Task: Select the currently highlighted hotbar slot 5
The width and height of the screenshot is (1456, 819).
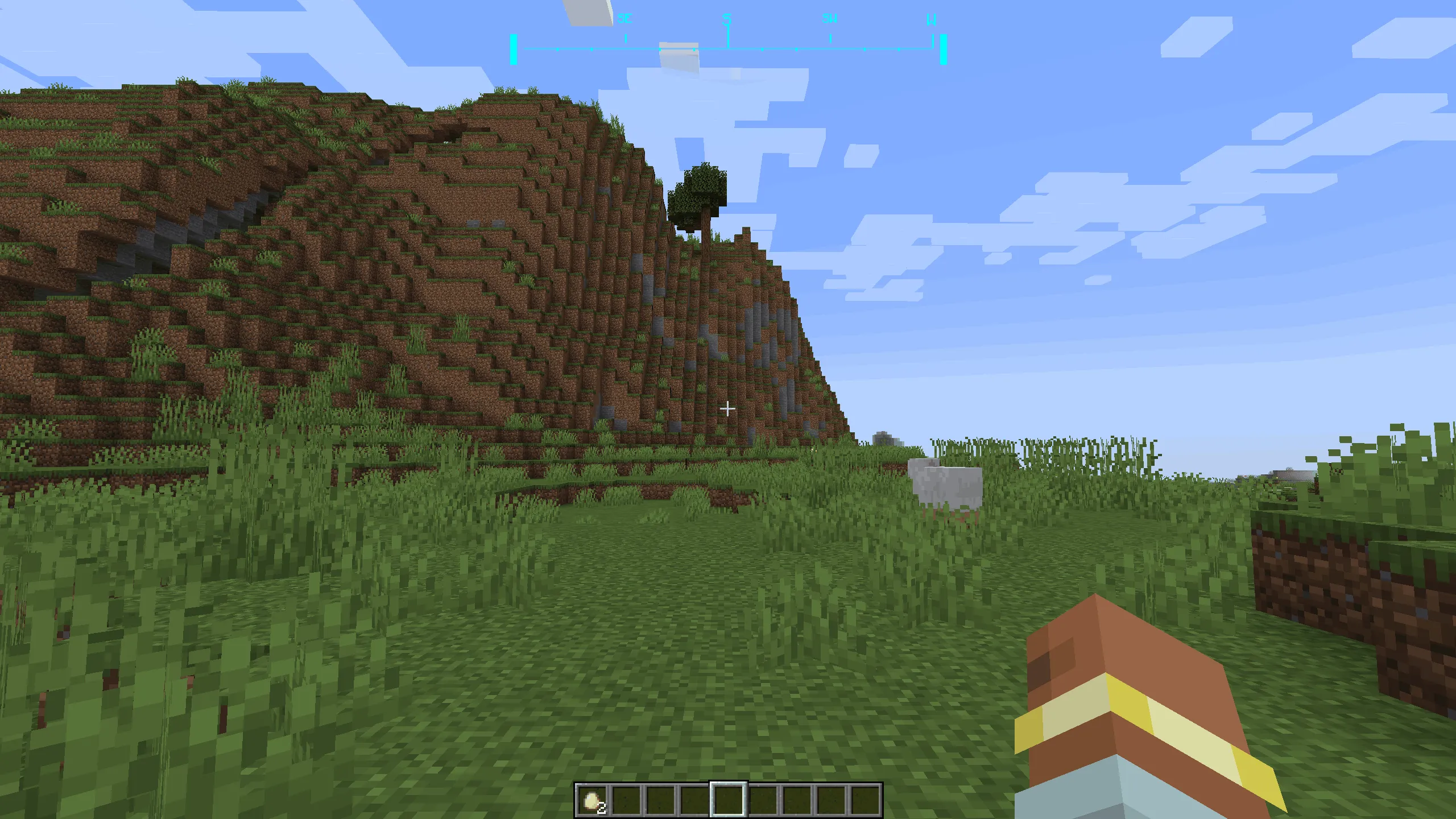Action: [730, 799]
